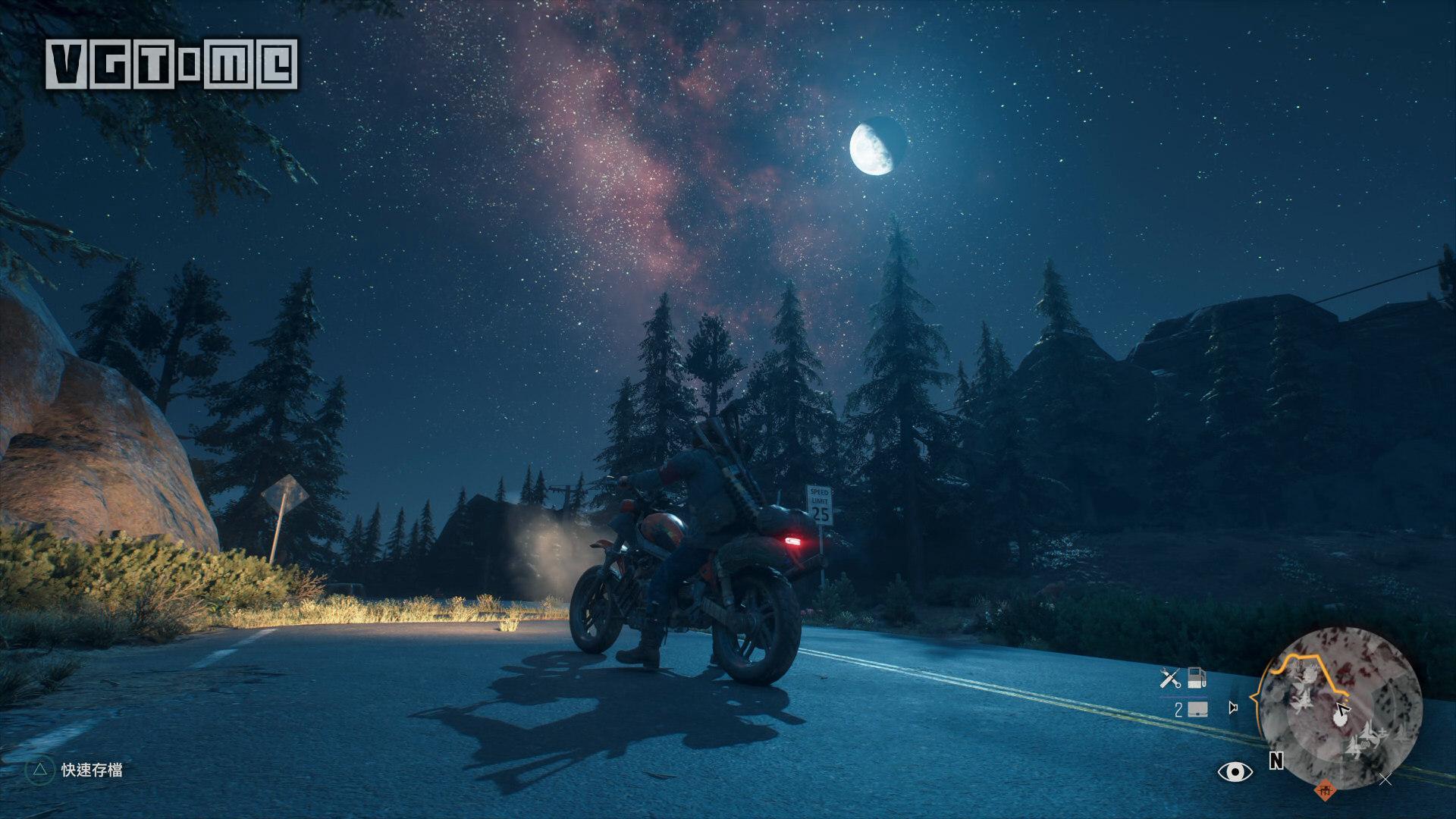
Task: Select the wrench and screwdriver repair icon
Action: [1171, 678]
